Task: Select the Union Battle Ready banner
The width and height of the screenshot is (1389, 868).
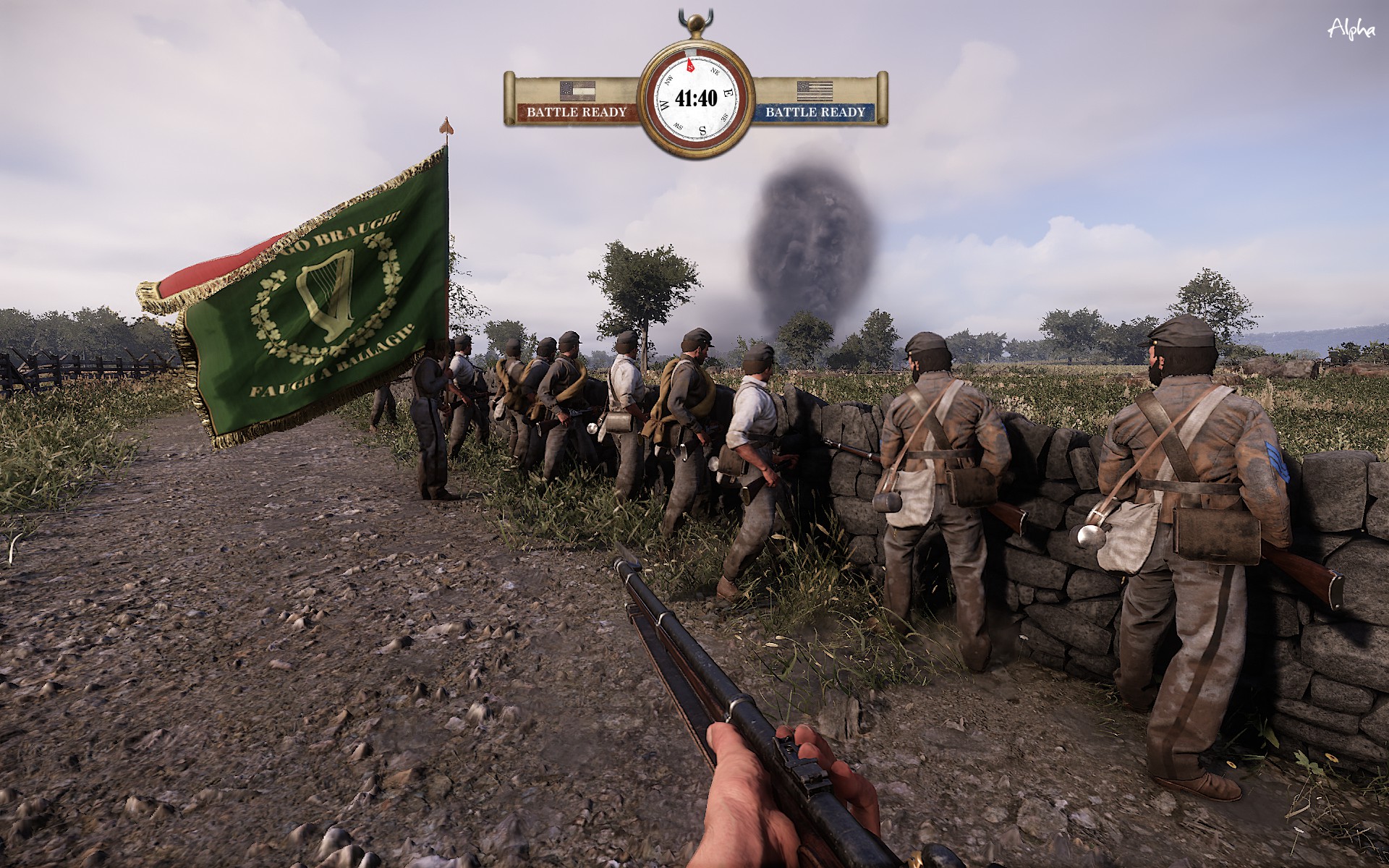Action: tap(815, 112)
